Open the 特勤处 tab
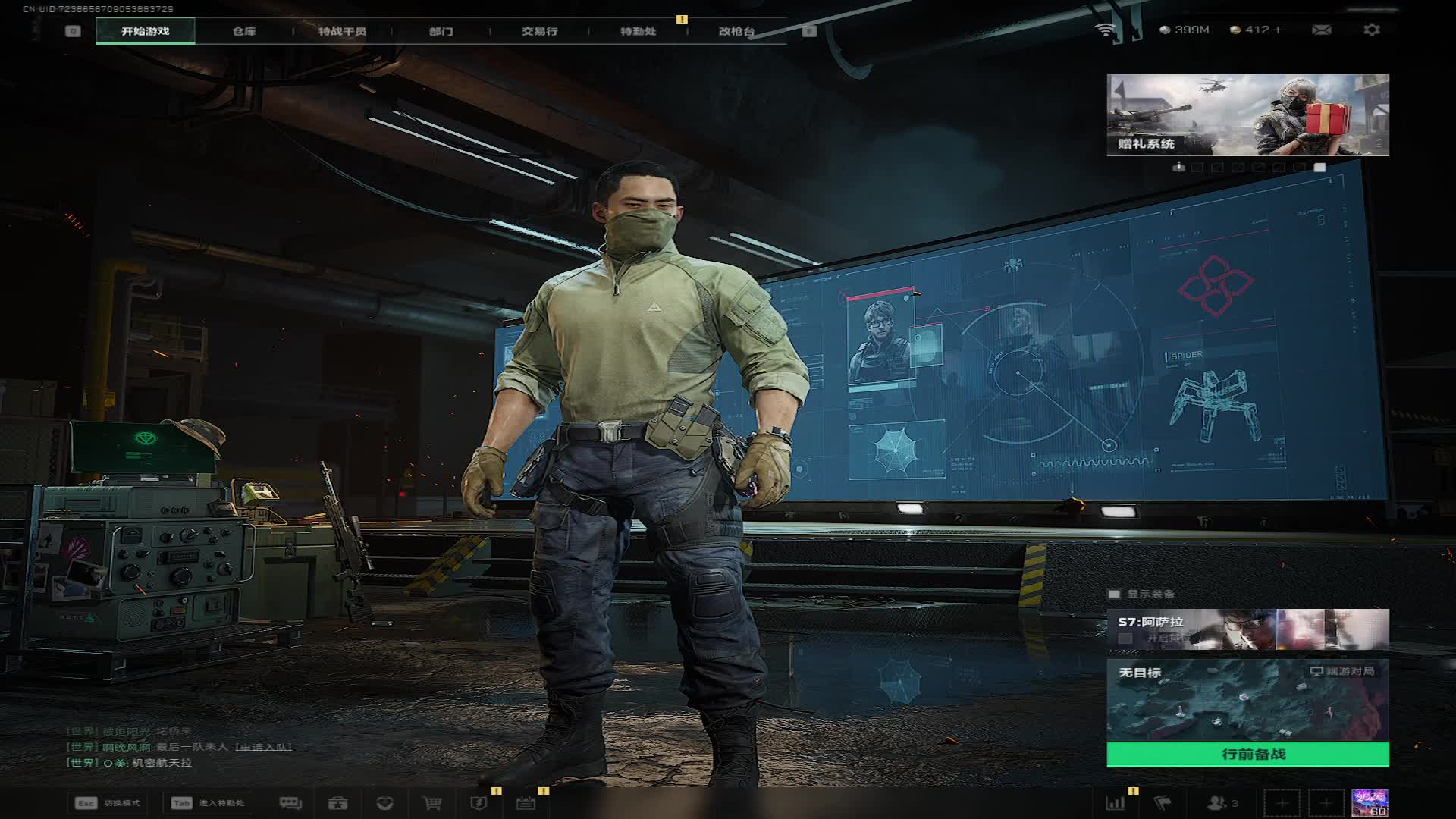1456x819 pixels. [638, 31]
